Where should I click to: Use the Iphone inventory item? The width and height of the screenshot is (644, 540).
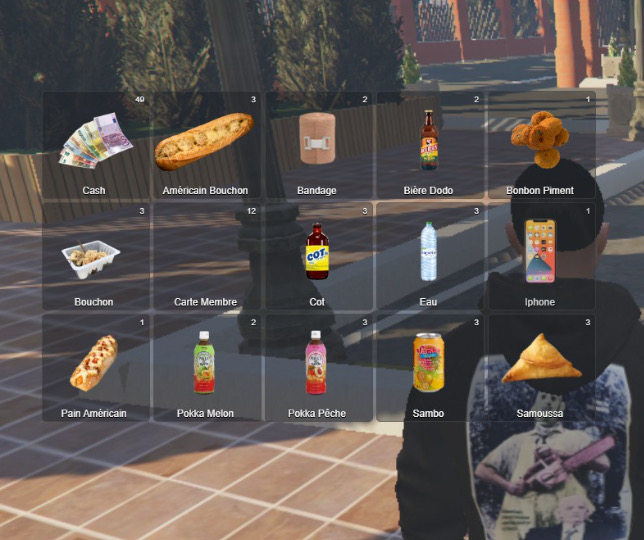tap(540, 257)
